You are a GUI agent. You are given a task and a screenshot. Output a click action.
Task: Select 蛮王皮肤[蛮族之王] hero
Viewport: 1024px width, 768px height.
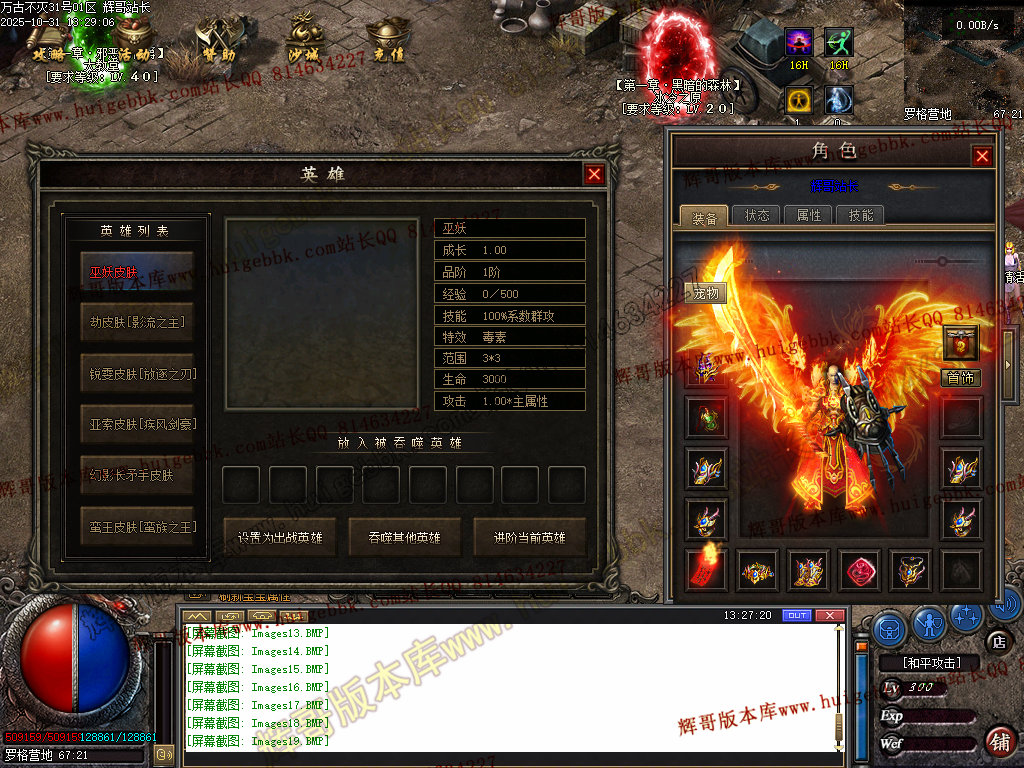click(137, 526)
